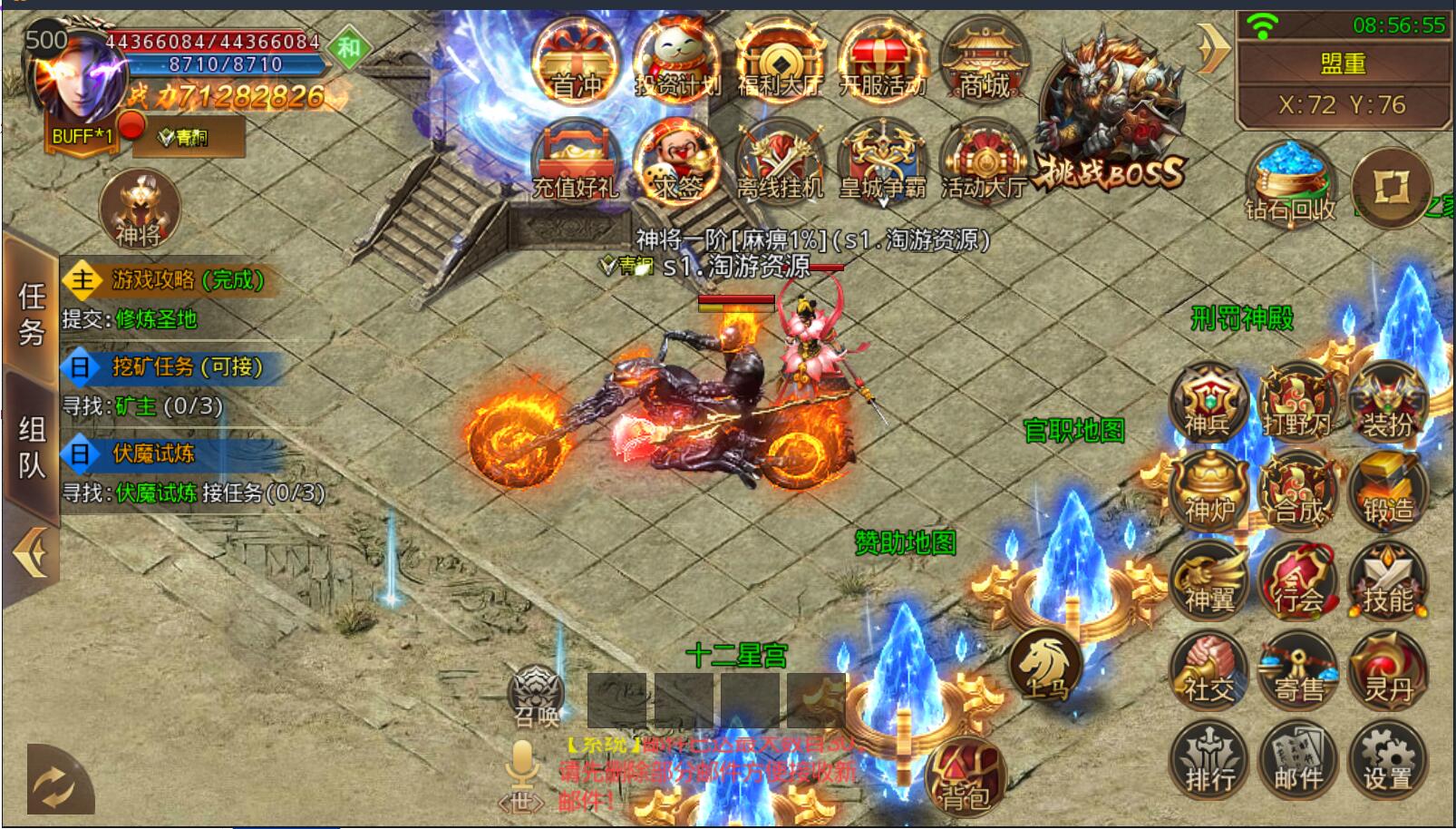The width and height of the screenshot is (1456, 829).
Task: Open 离线挂机 offline idle menu
Action: pos(779,163)
